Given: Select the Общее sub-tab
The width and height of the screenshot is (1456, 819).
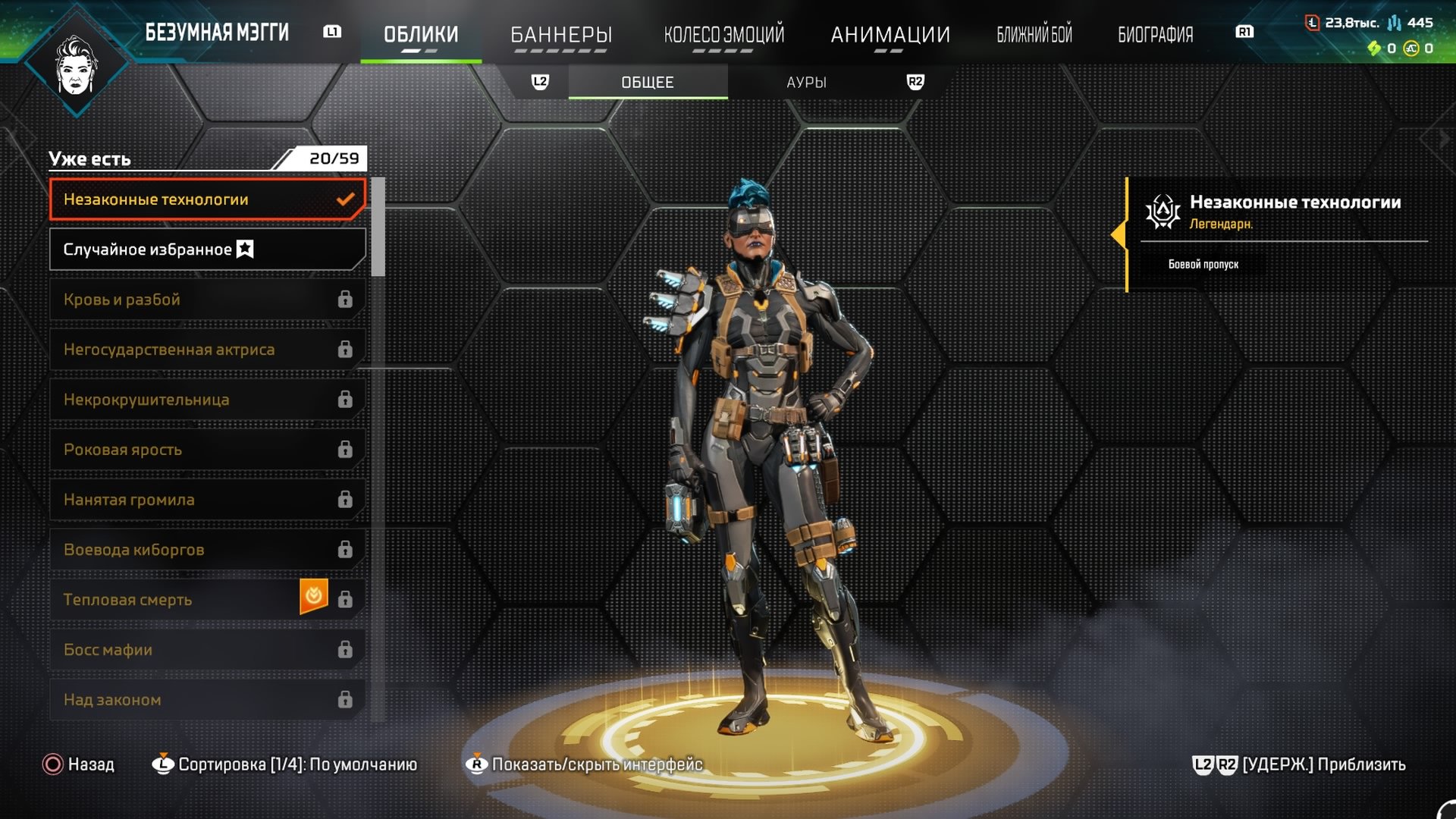Looking at the screenshot, I should 648,82.
